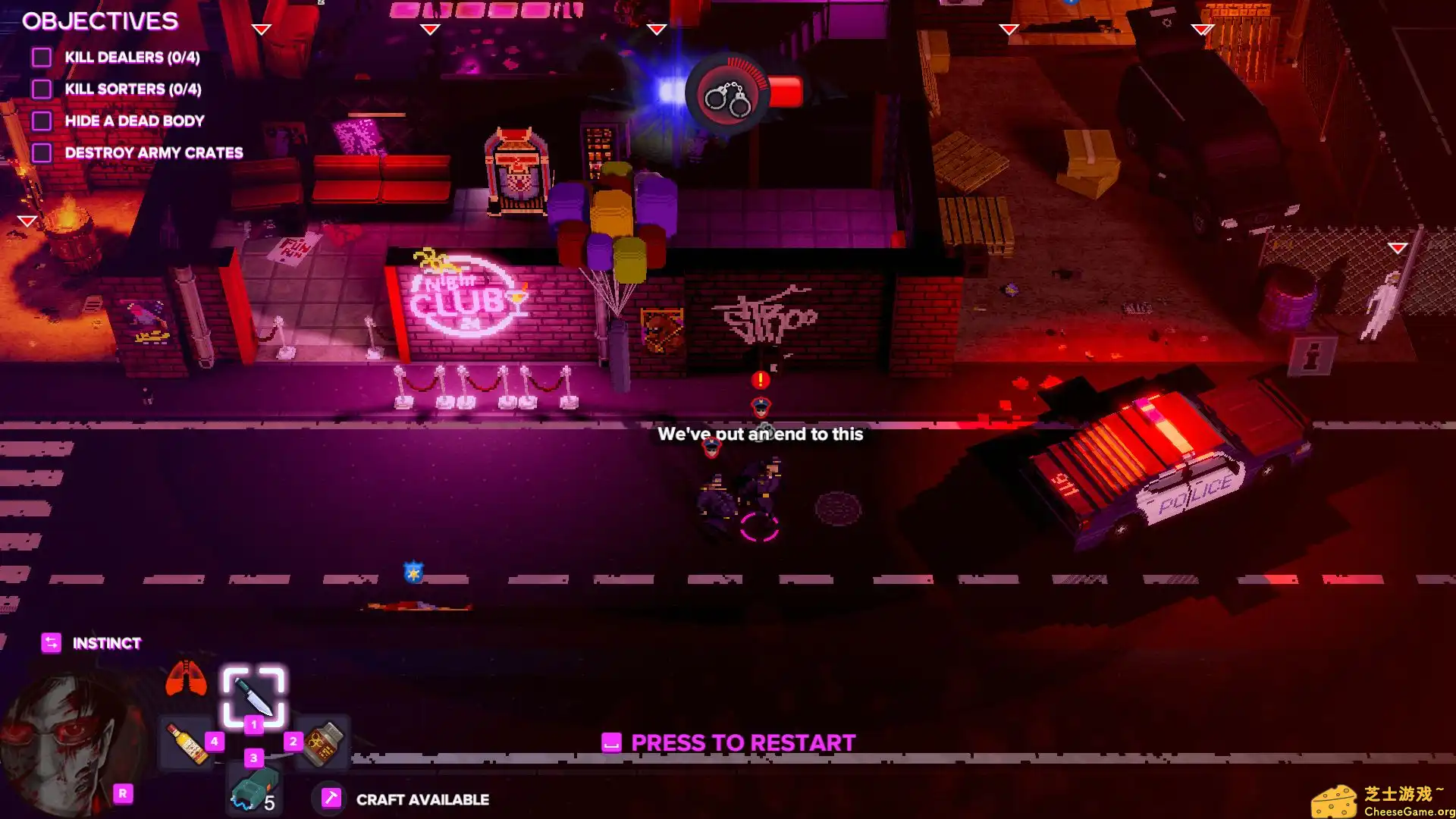1456x819 pixels.
Task: Click the red triangle marker above the truck
Action: click(1202, 31)
